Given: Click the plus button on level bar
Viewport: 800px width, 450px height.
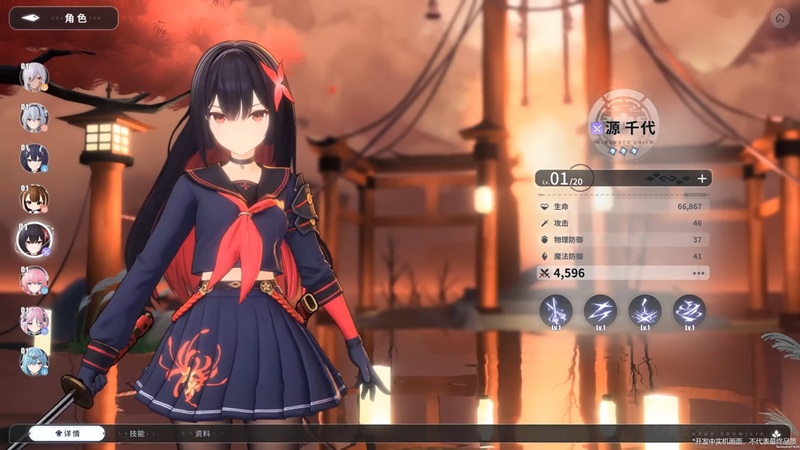Looking at the screenshot, I should pos(702,178).
